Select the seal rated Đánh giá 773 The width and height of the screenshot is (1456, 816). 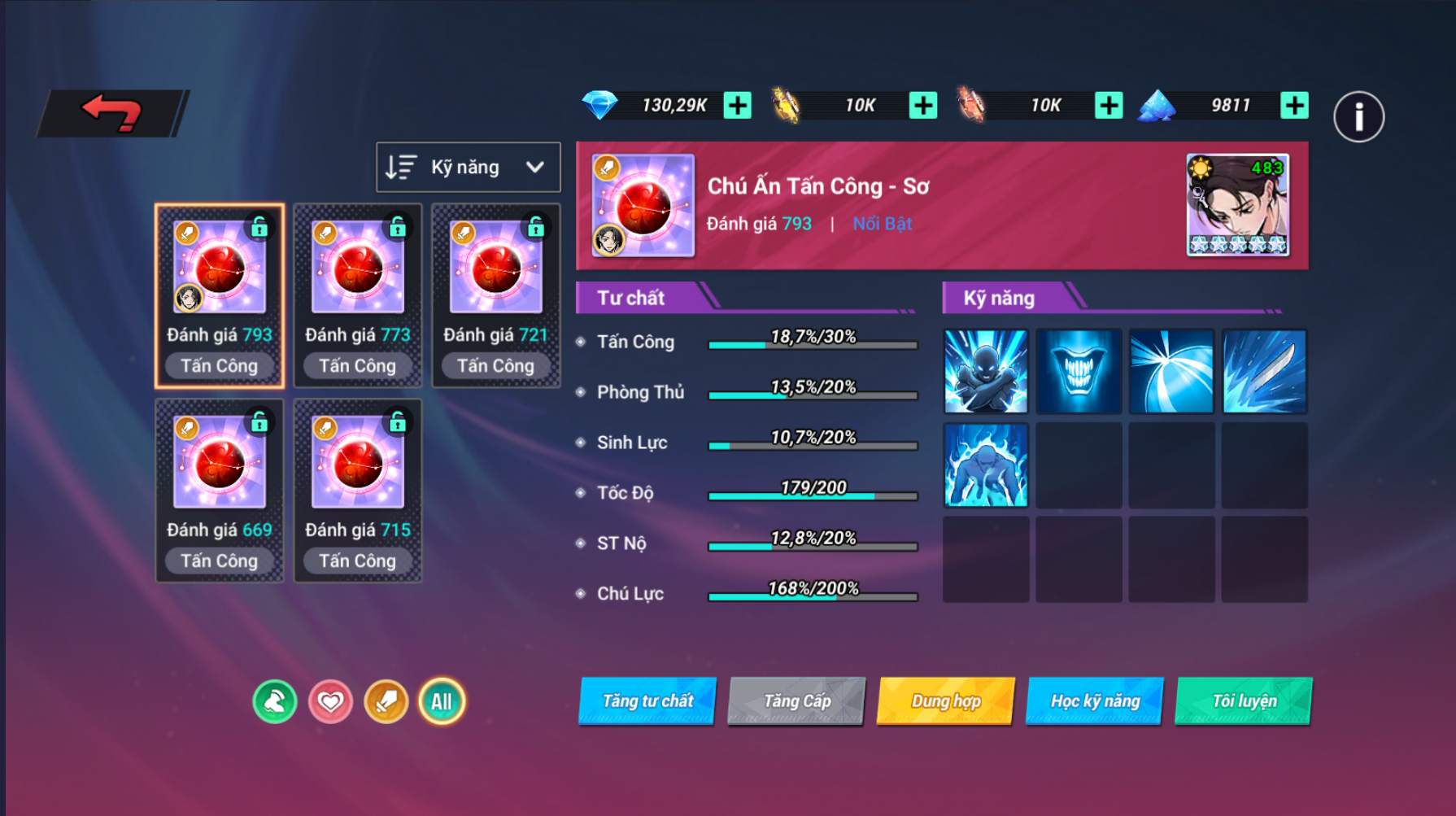click(x=358, y=295)
